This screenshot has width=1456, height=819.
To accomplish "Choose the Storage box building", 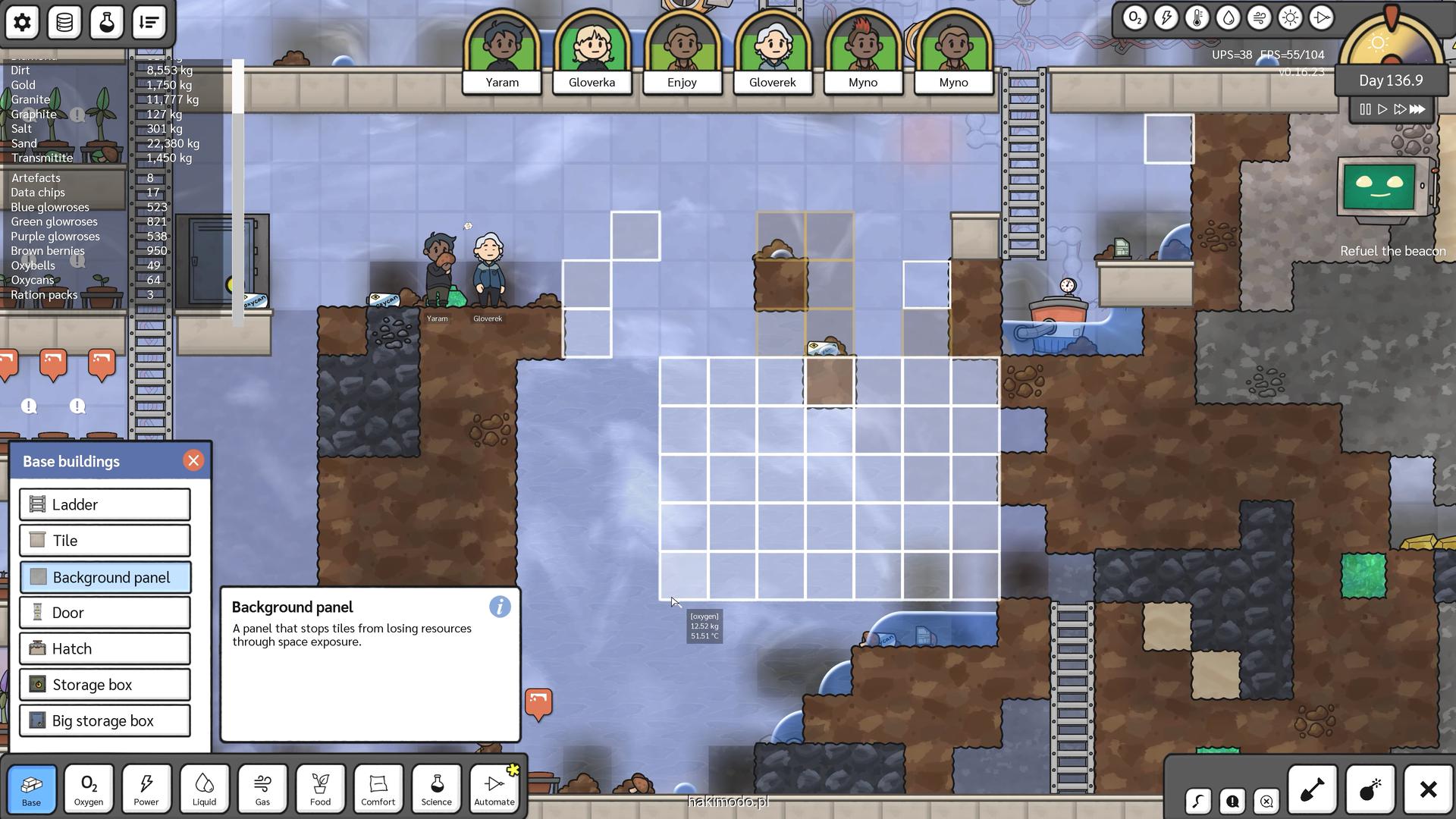I will pyautogui.click(x=105, y=685).
